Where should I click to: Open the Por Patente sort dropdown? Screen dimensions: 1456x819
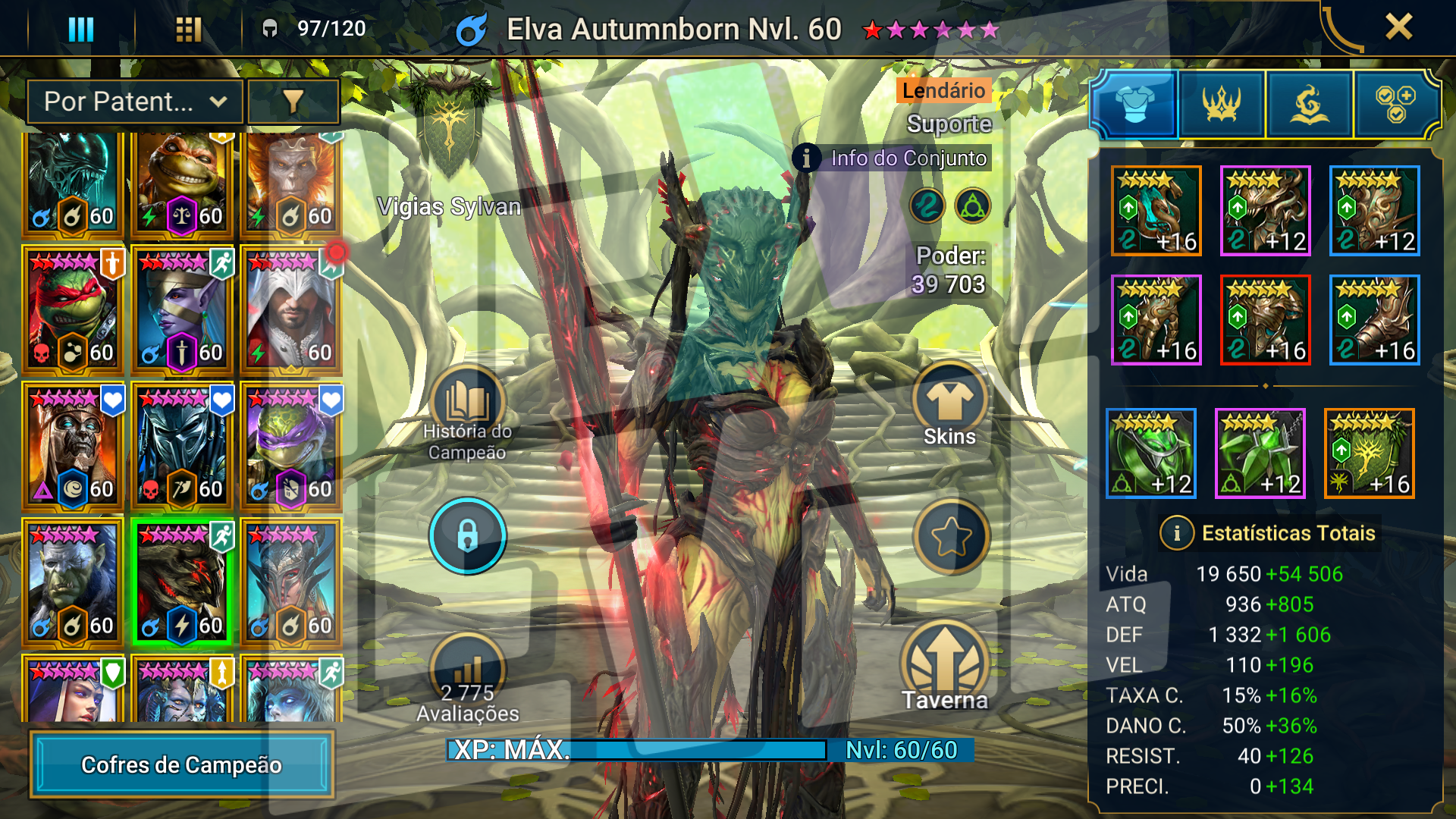(135, 102)
